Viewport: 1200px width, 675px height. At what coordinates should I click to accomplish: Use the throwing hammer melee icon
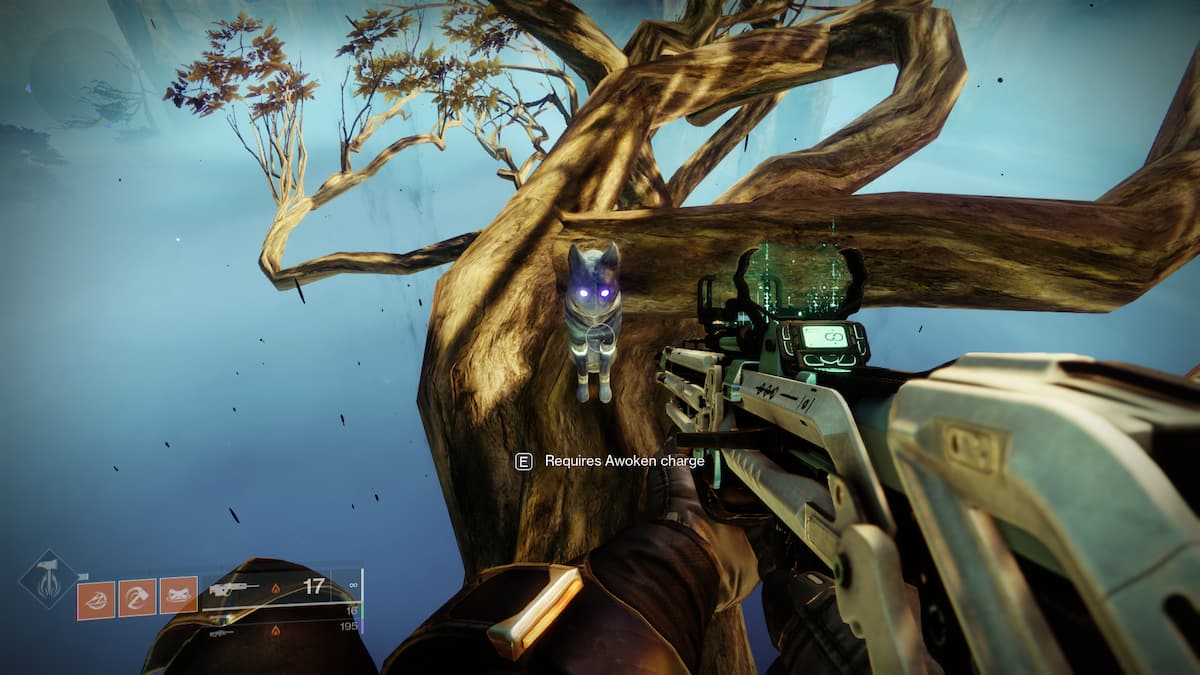[137, 598]
